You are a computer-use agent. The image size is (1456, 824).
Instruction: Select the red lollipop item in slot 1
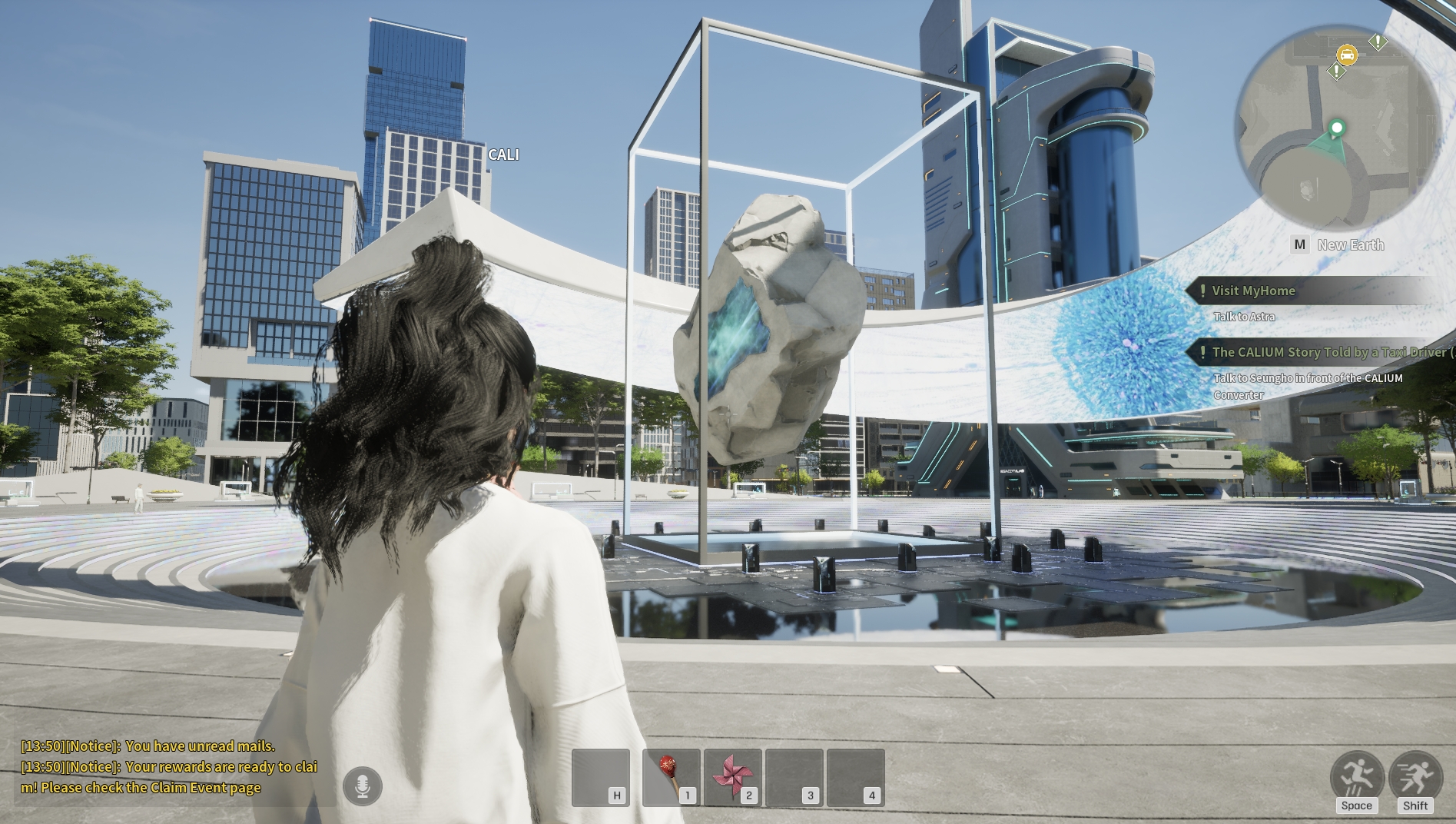pyautogui.click(x=671, y=777)
